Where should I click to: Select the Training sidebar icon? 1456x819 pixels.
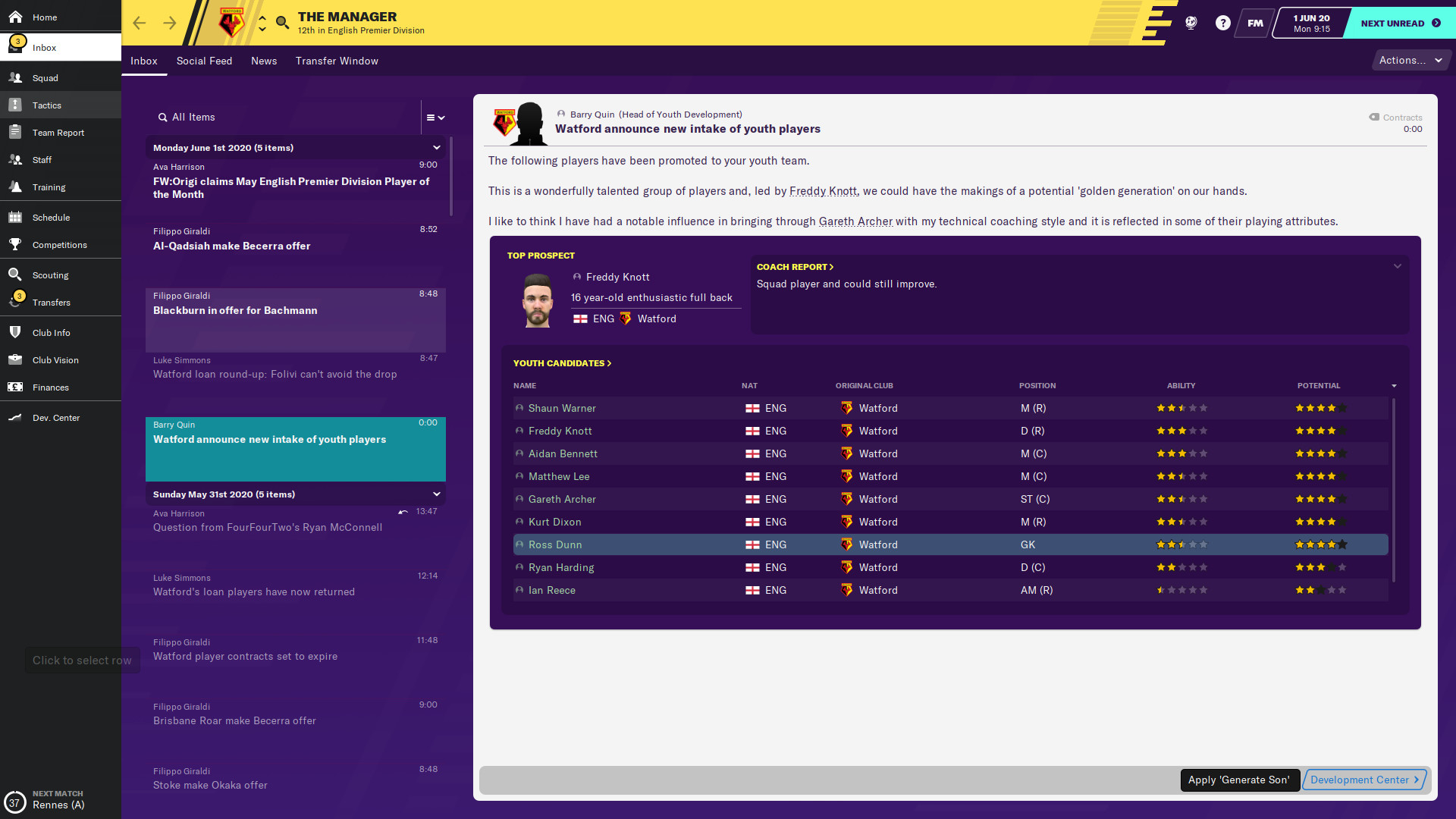pyautogui.click(x=49, y=187)
